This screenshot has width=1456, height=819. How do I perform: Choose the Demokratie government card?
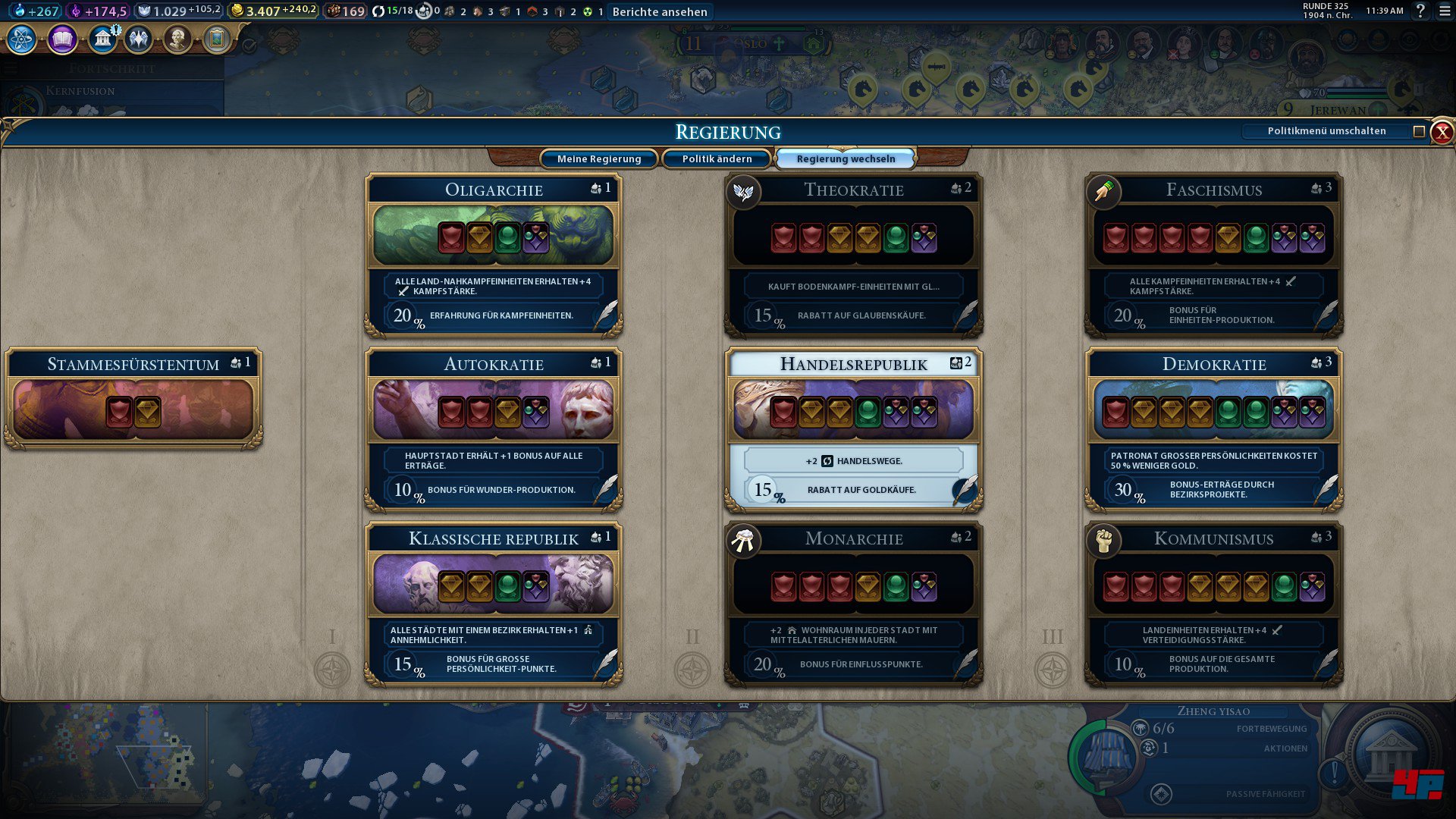pyautogui.click(x=1214, y=428)
